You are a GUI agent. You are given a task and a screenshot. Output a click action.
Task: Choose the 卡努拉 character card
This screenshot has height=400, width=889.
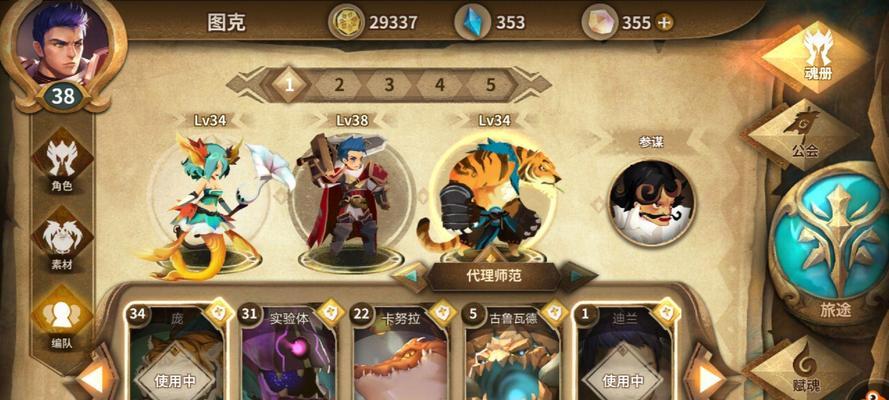pos(400,355)
